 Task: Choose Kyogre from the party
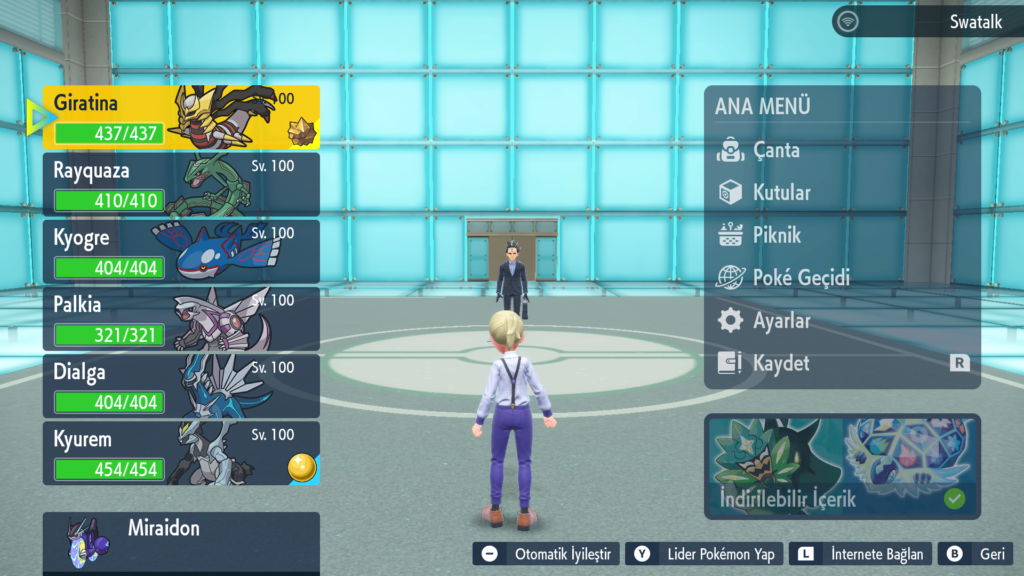181,251
